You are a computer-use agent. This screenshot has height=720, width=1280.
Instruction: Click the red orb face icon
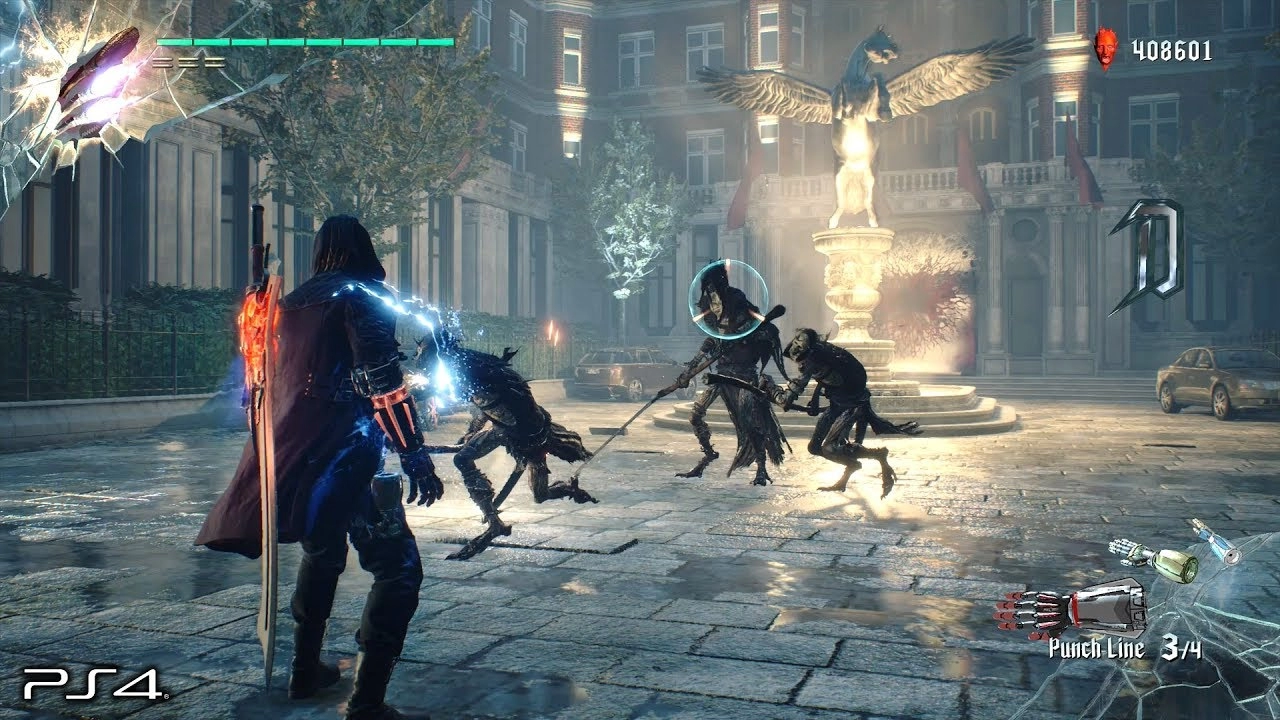1105,46
